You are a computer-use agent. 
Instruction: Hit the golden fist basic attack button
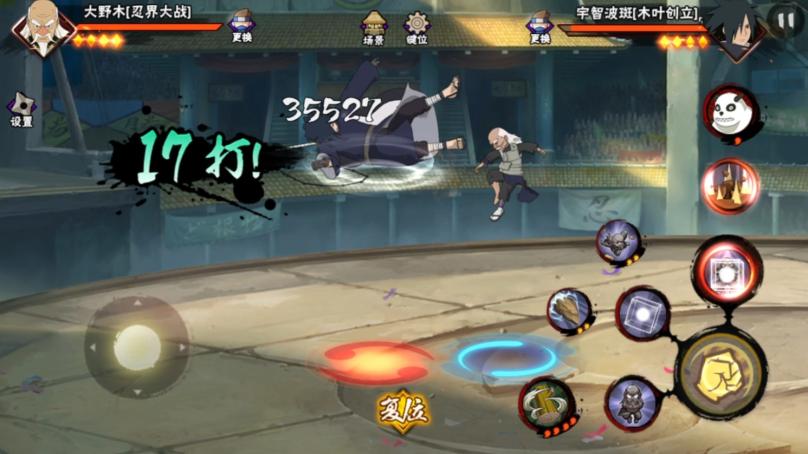[720, 373]
